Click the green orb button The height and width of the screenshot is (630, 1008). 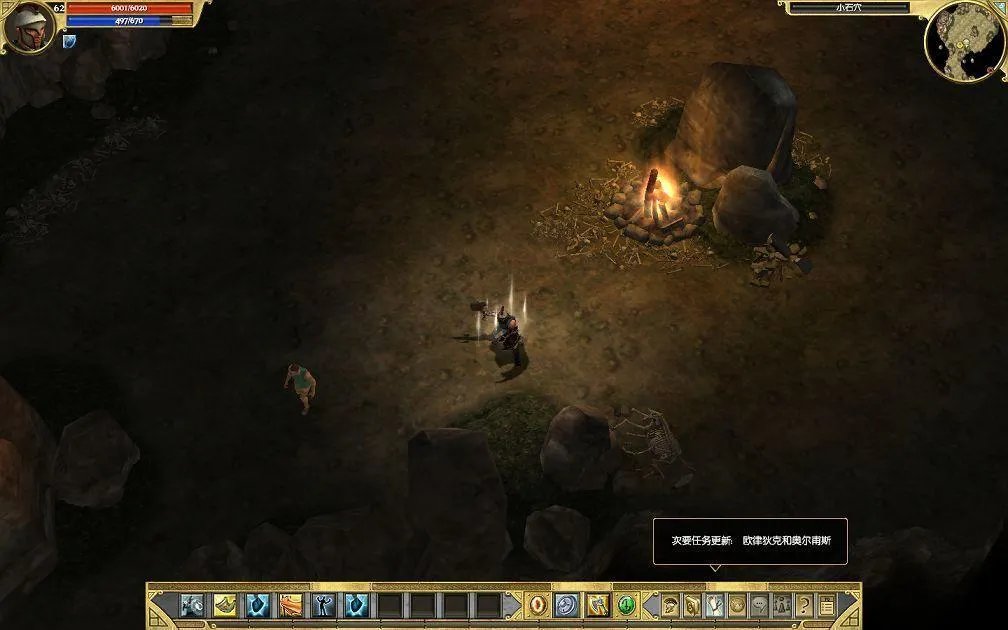click(627, 605)
